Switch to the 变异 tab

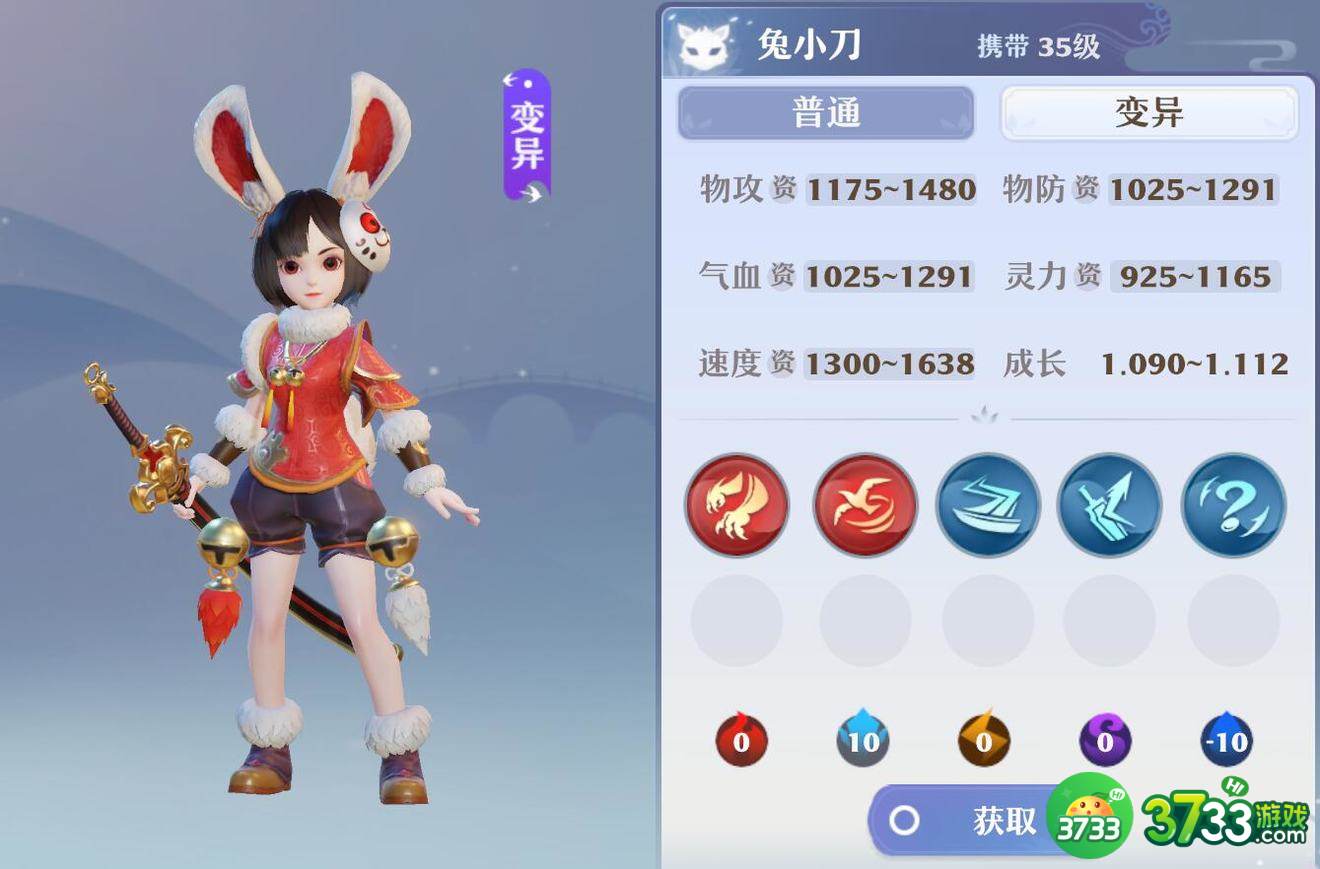point(1148,113)
